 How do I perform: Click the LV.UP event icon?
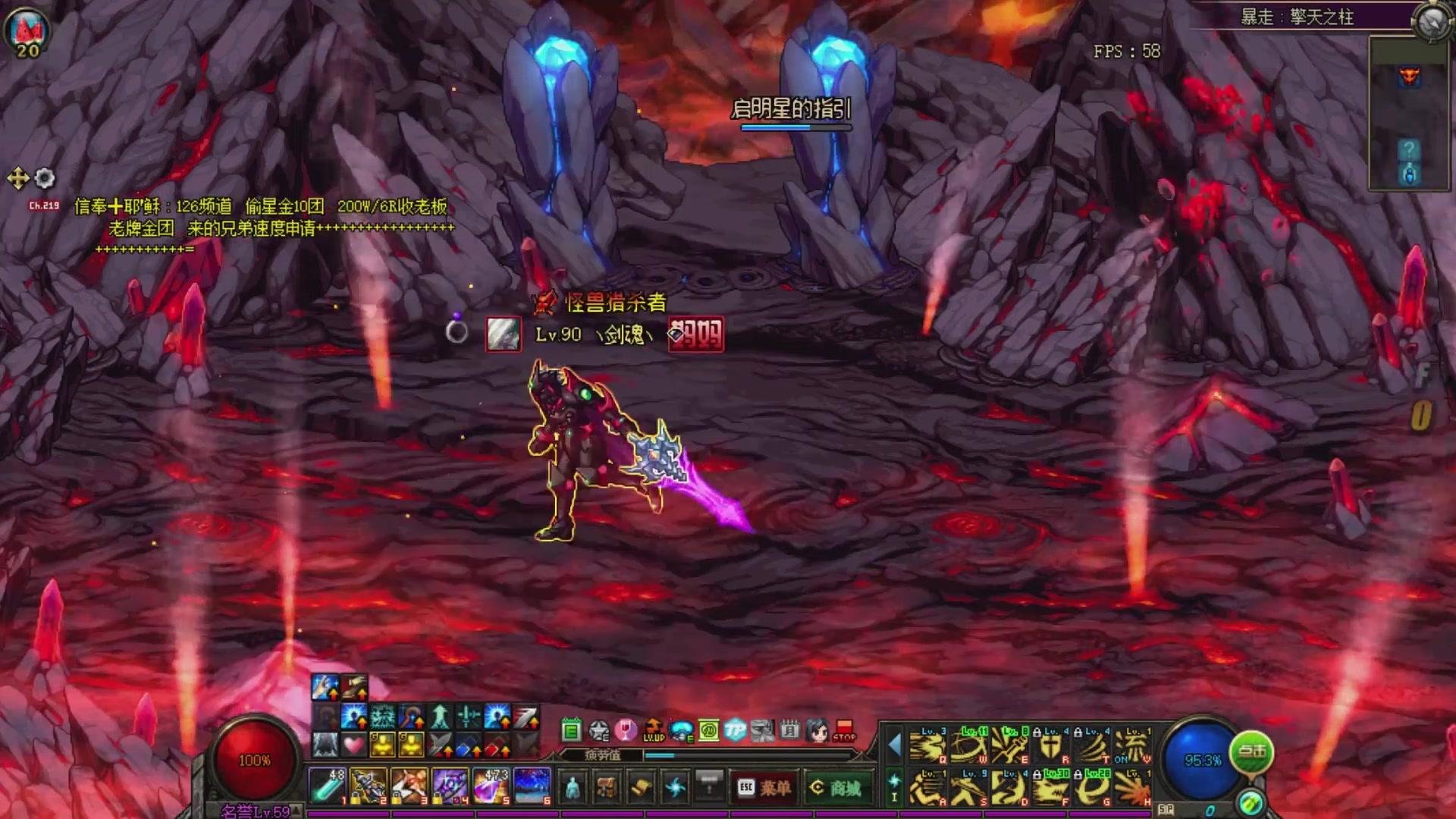pyautogui.click(x=652, y=730)
